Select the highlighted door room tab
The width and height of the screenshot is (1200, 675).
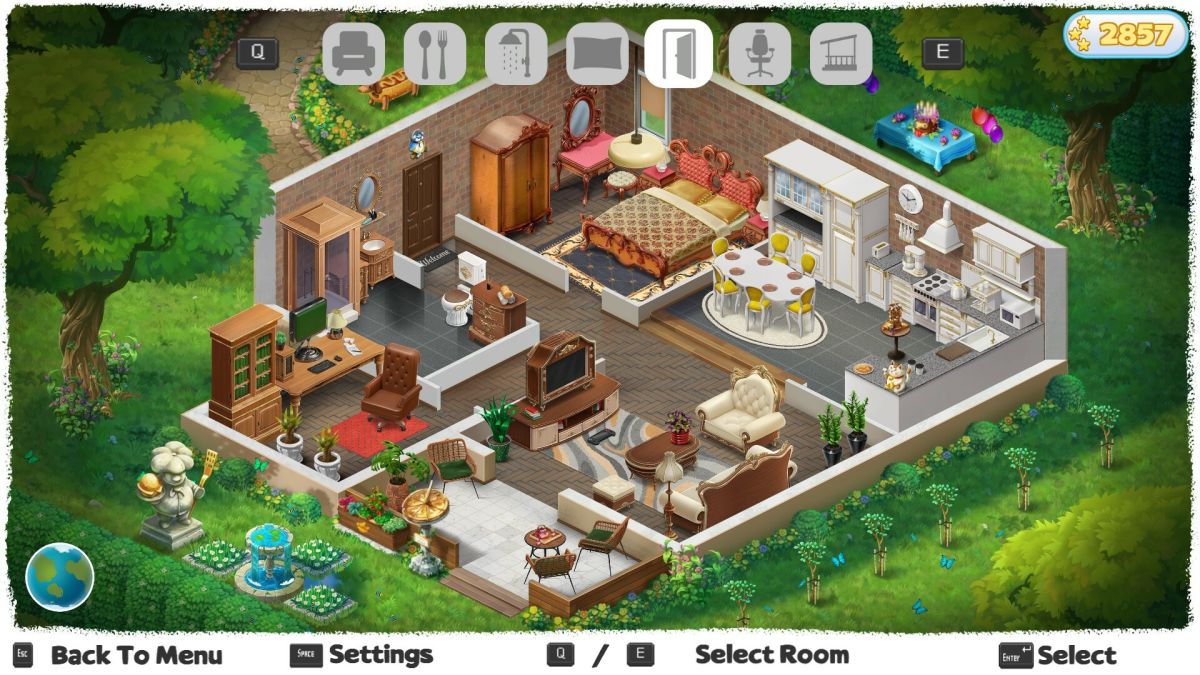click(x=678, y=54)
